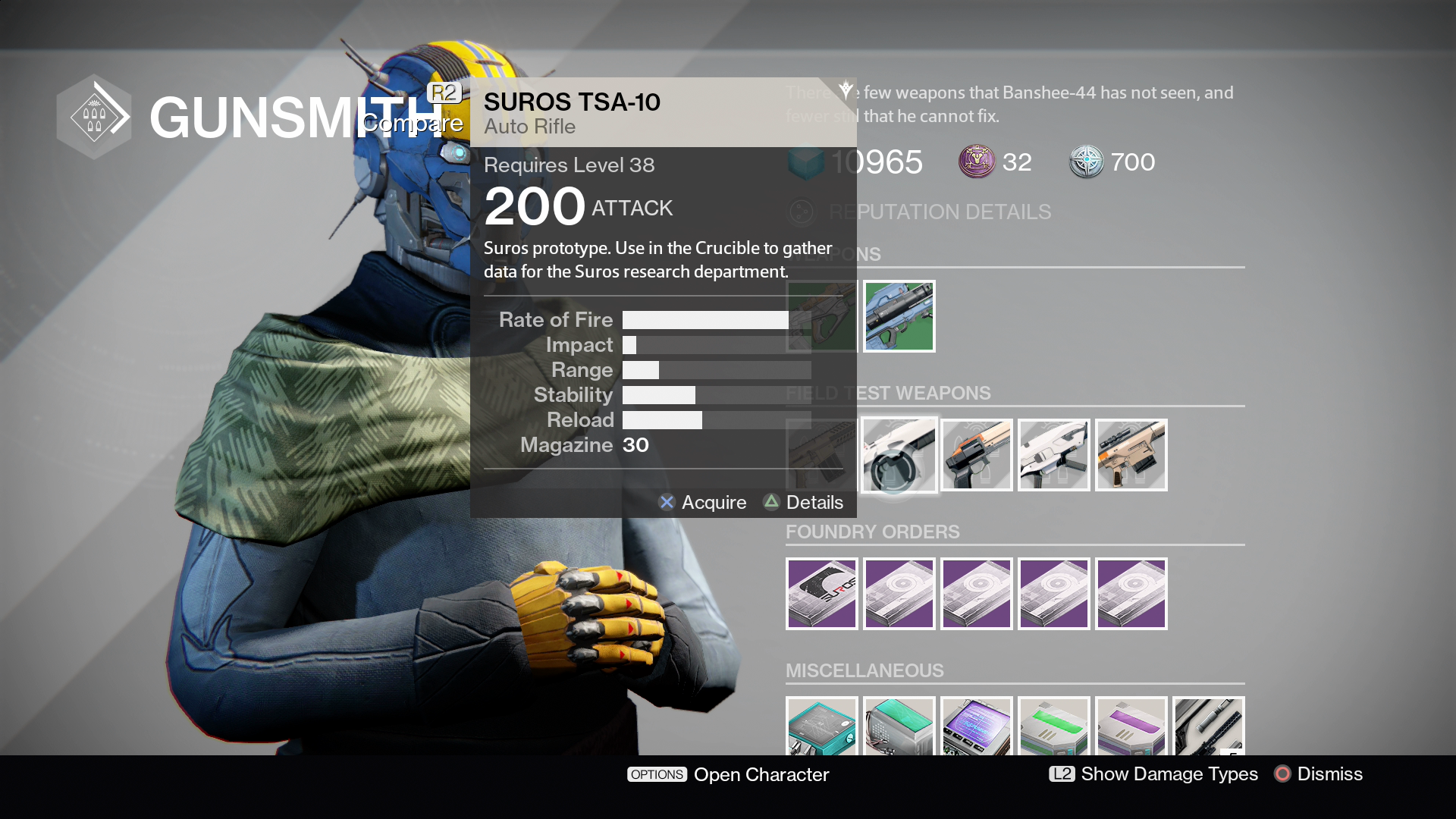Select the purple-striped ammo crate
Viewport: 1456px width, 819px height.
1131,726
